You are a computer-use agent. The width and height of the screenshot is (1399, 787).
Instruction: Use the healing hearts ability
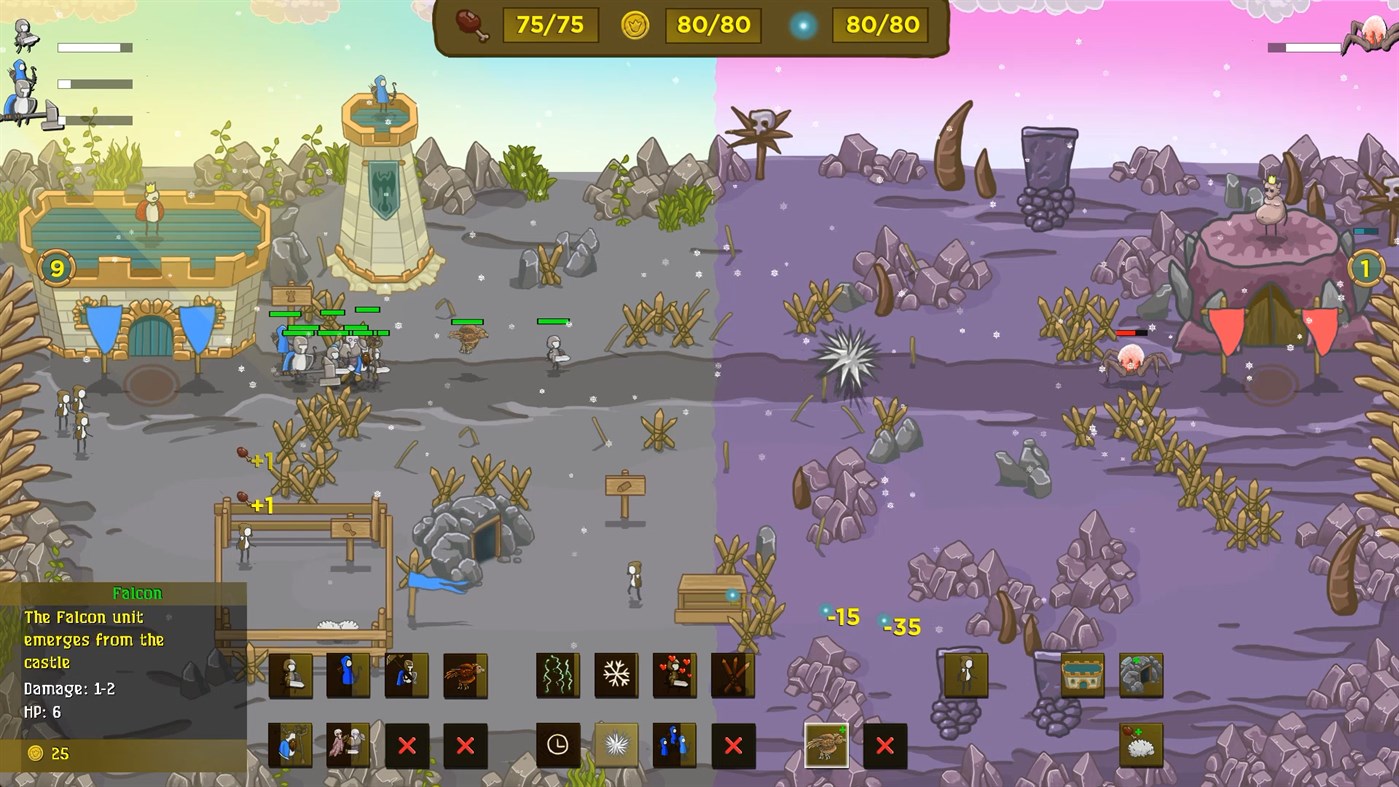[x=675, y=675]
